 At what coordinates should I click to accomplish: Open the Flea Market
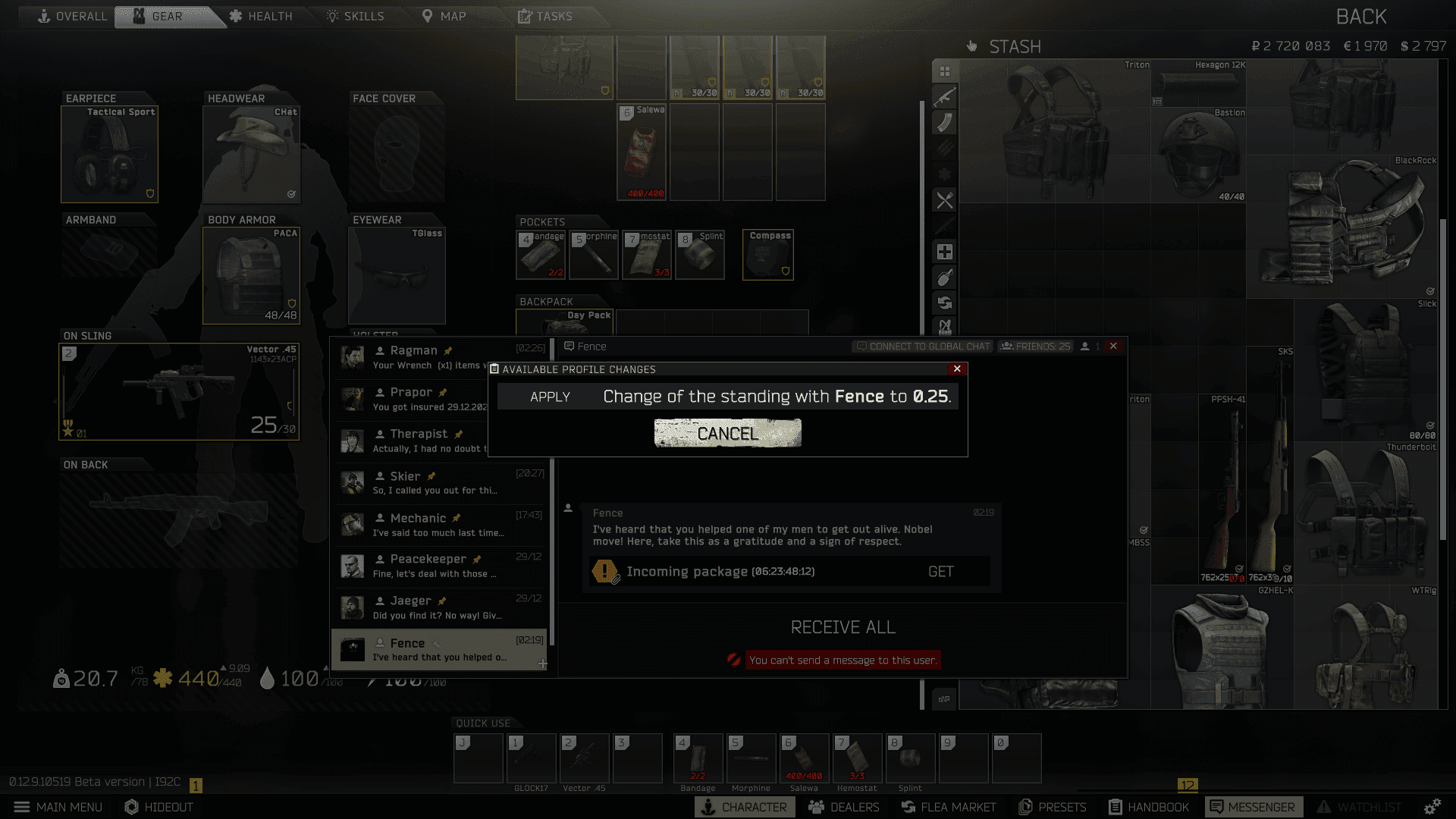coord(949,807)
